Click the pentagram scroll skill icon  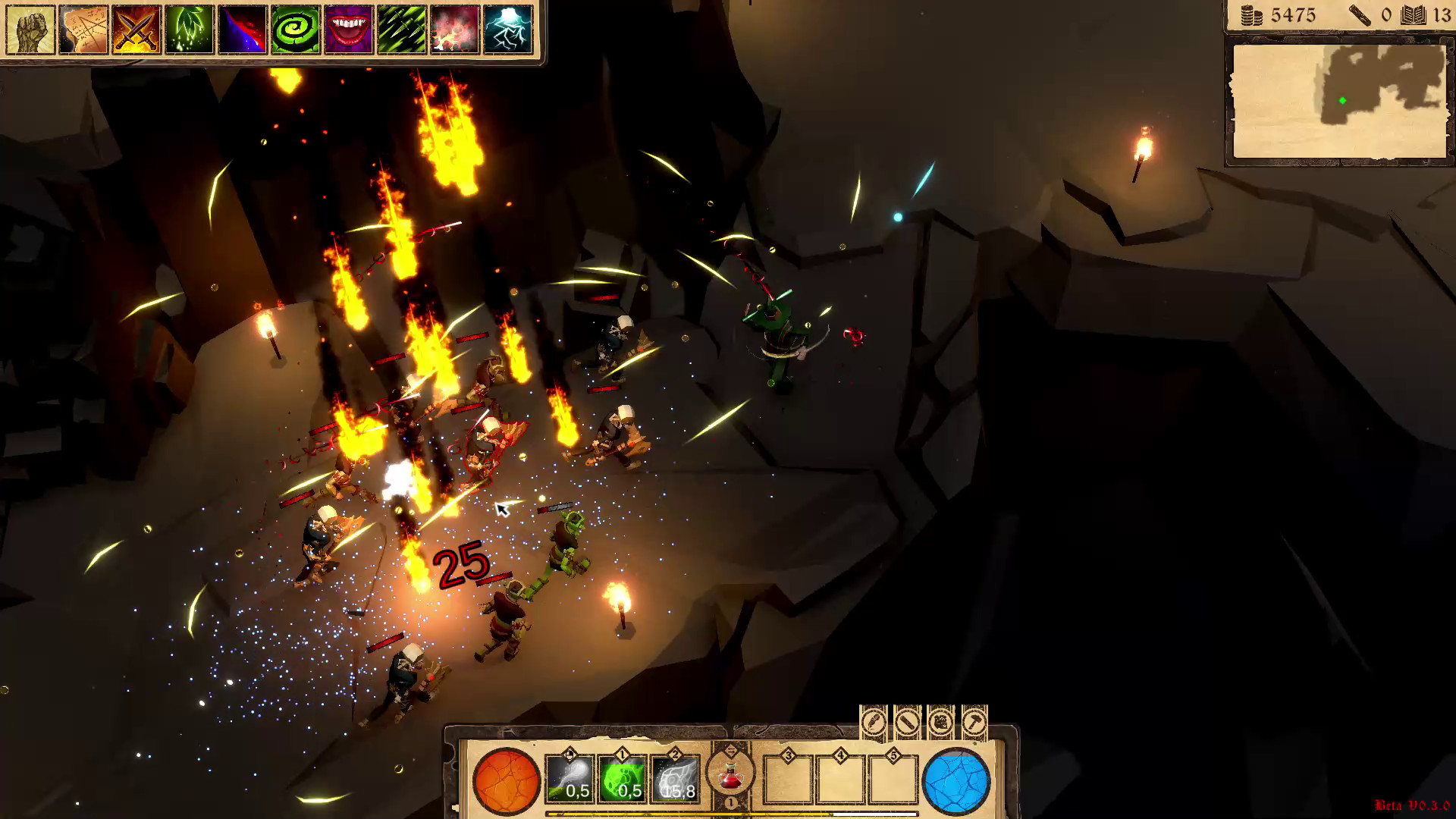click(x=83, y=29)
